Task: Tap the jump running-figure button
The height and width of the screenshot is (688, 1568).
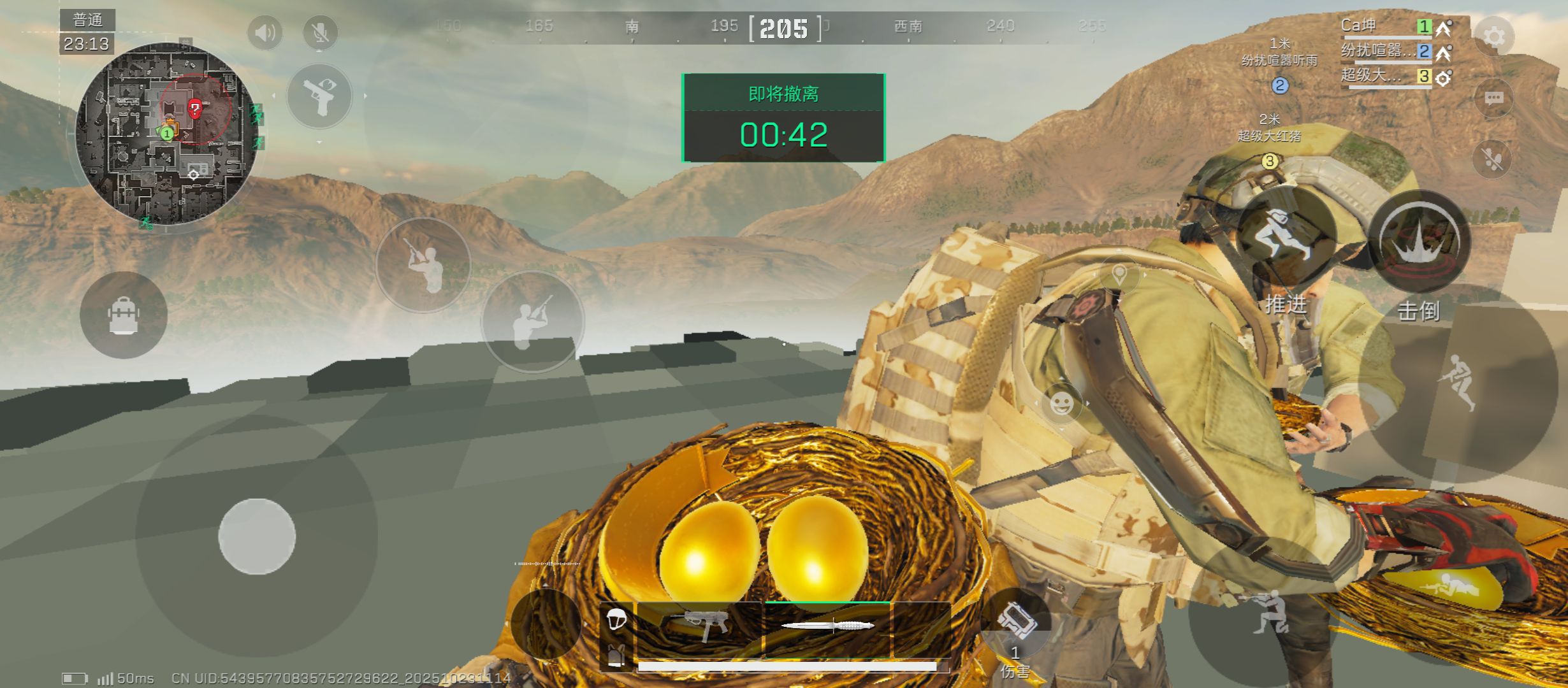Action: point(1458,381)
